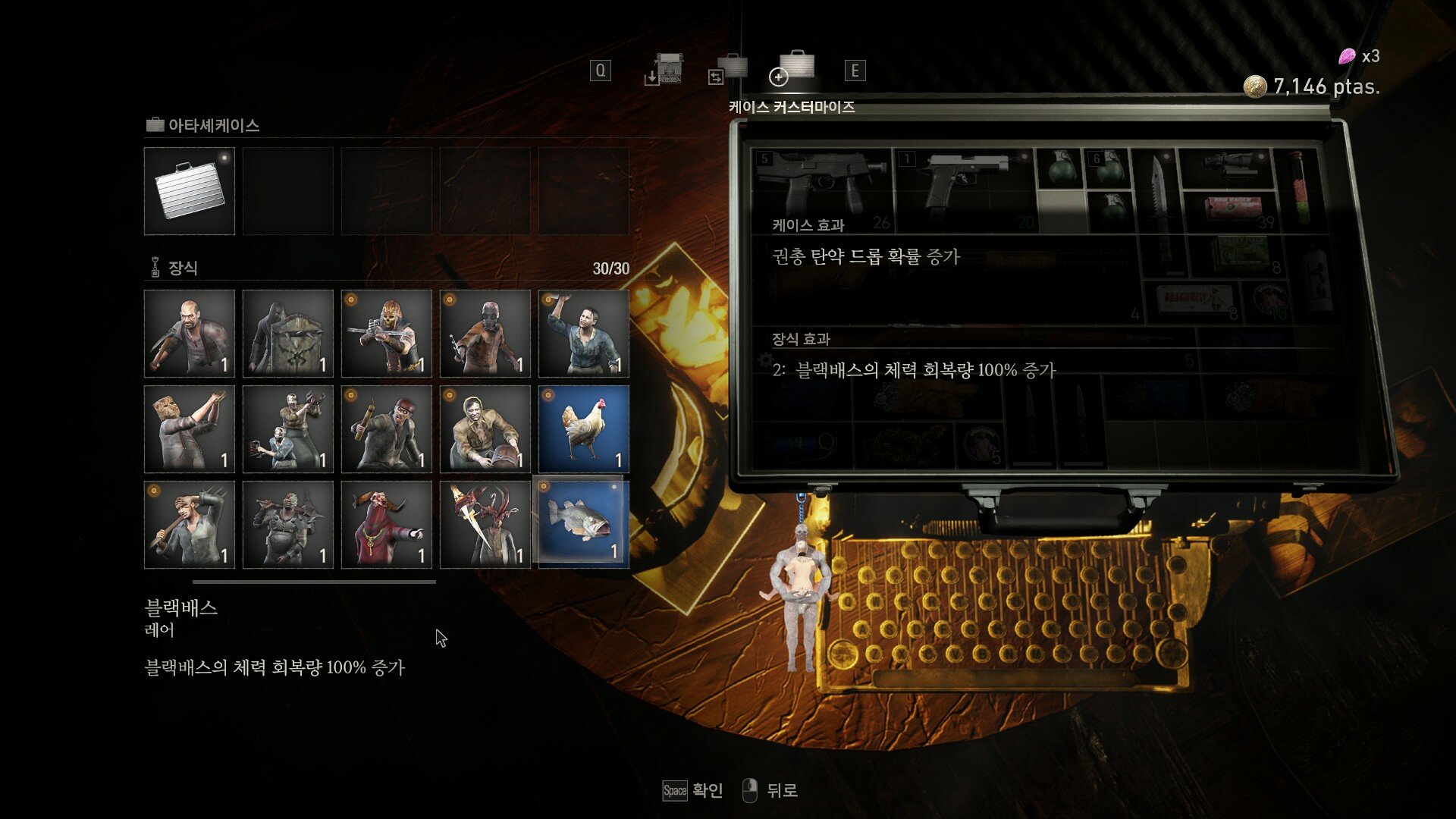
Task: Open the typewriter save tab
Action: [665, 70]
